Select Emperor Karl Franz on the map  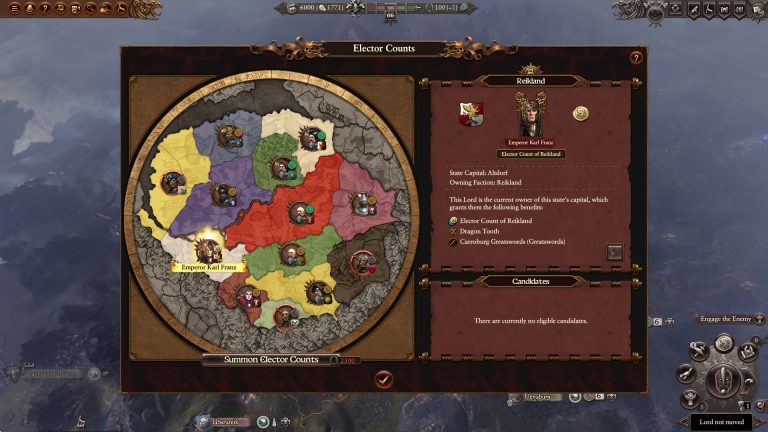click(208, 248)
